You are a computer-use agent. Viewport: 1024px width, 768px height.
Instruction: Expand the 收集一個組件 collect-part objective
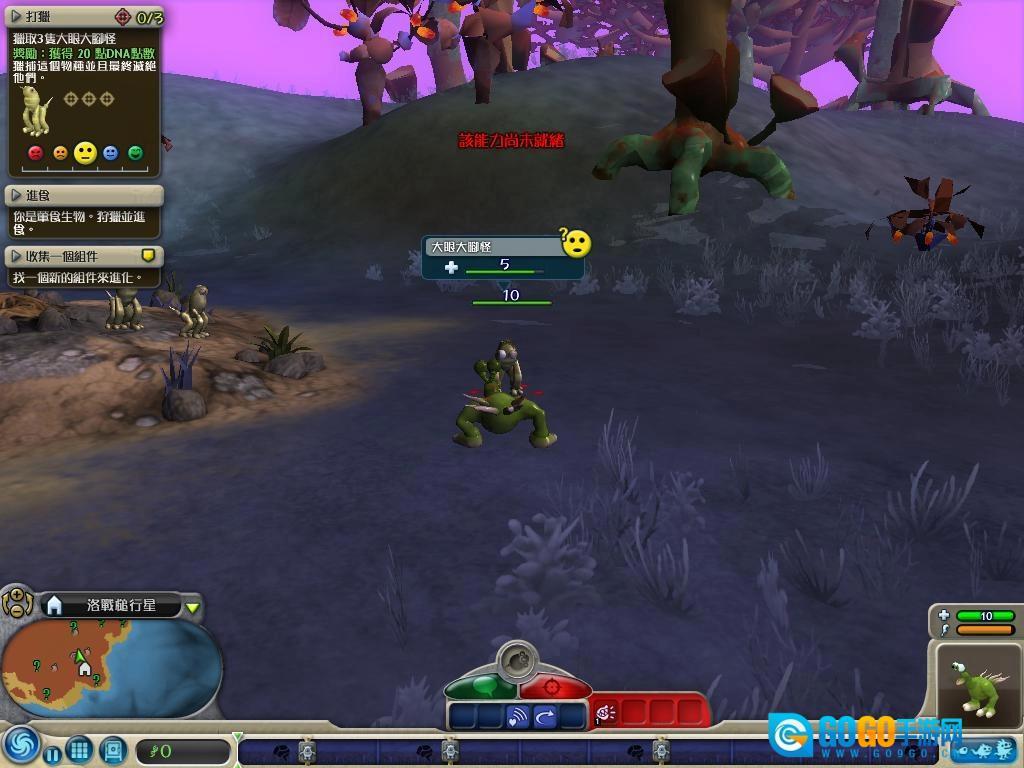point(15,256)
